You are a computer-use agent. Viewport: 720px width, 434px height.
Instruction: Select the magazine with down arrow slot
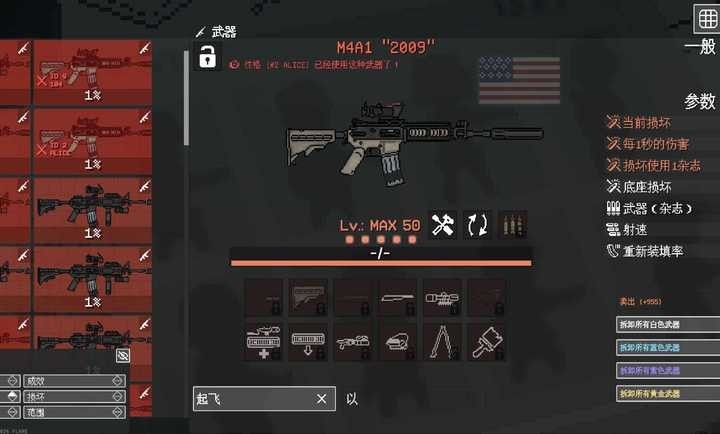pyautogui.click(x=308, y=341)
